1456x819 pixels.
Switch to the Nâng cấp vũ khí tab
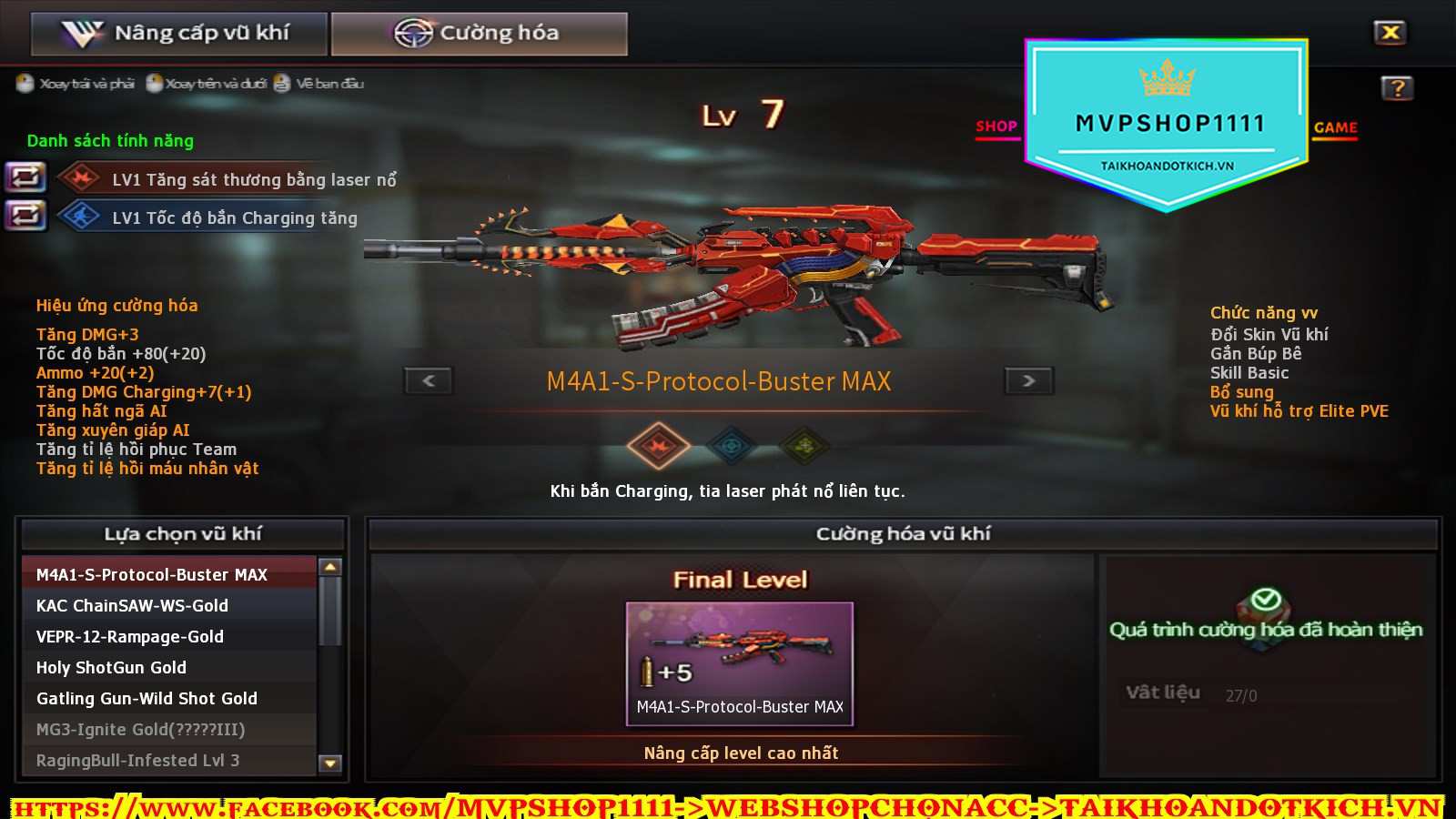[178, 34]
